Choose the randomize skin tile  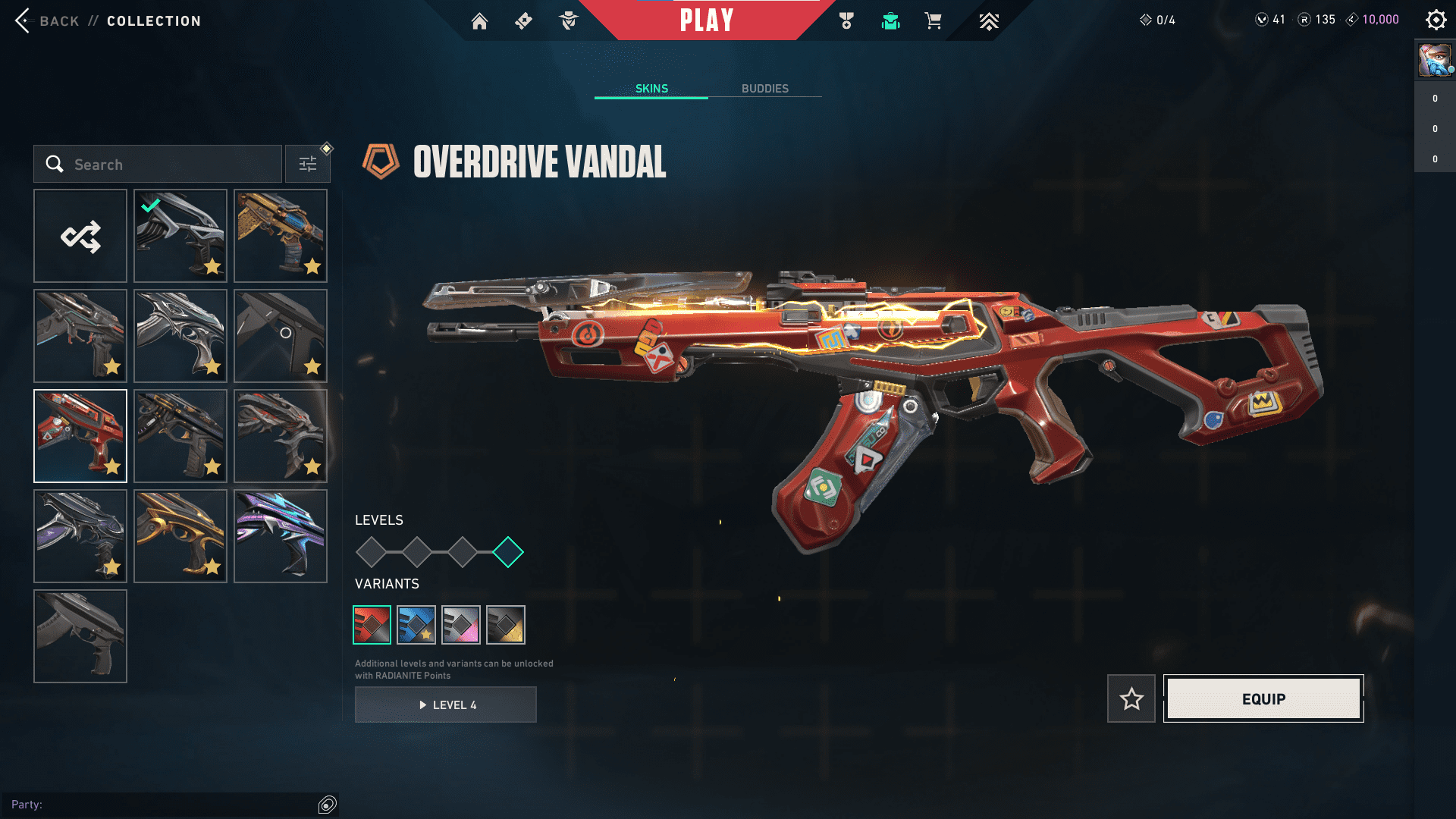pyautogui.click(x=80, y=237)
